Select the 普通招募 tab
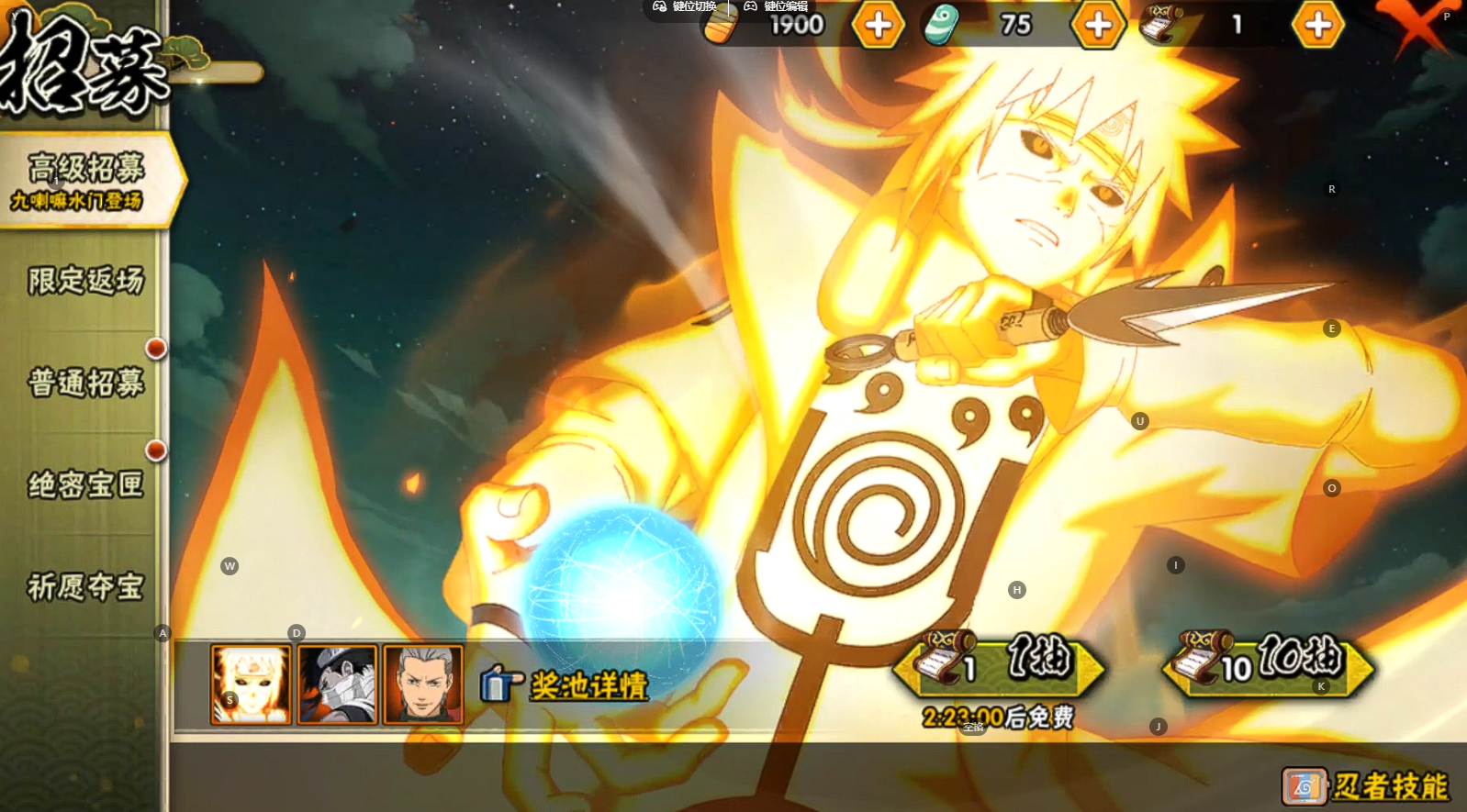 [86, 383]
